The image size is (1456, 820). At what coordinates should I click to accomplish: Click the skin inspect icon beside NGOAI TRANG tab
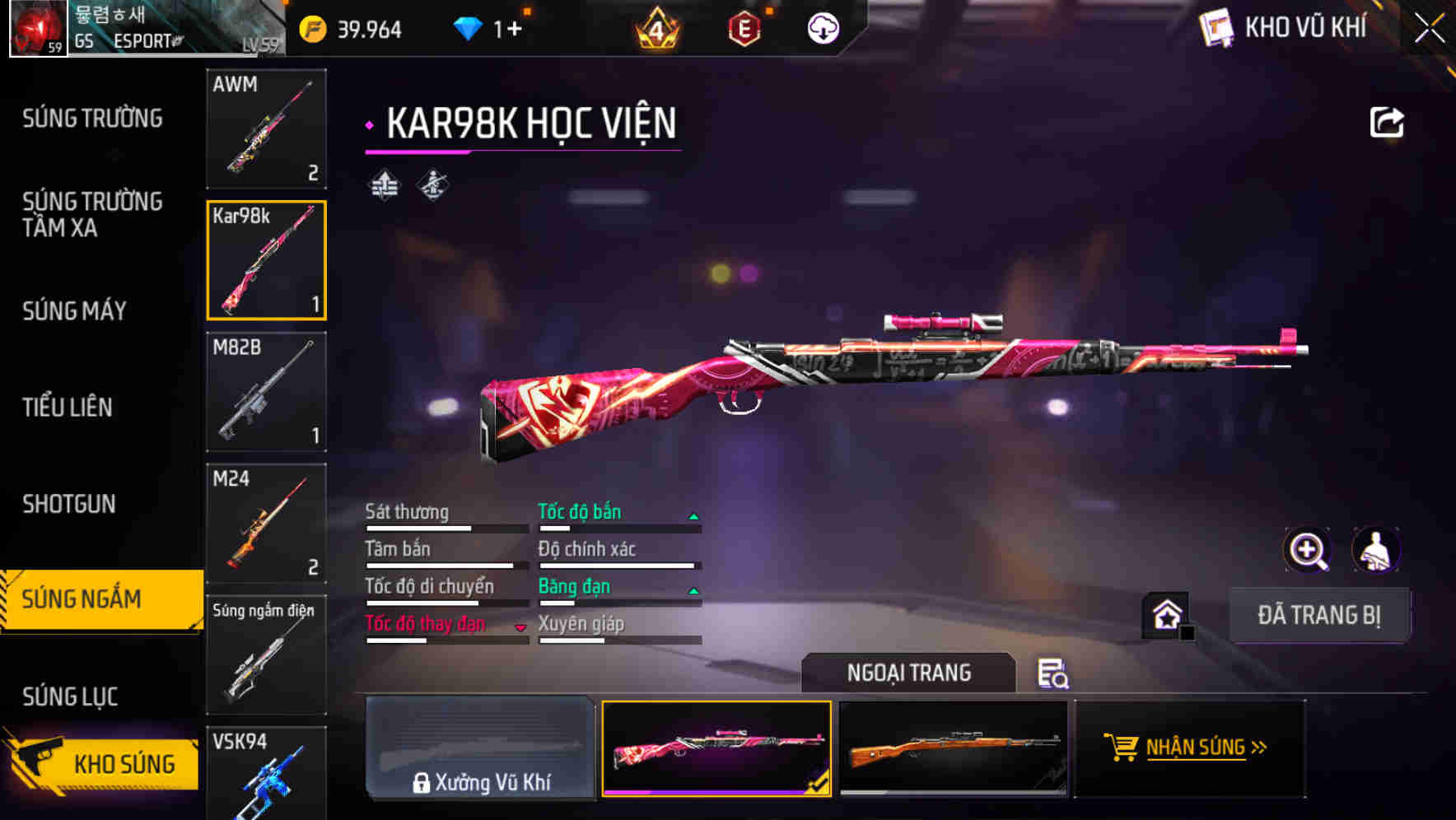coord(1054,673)
